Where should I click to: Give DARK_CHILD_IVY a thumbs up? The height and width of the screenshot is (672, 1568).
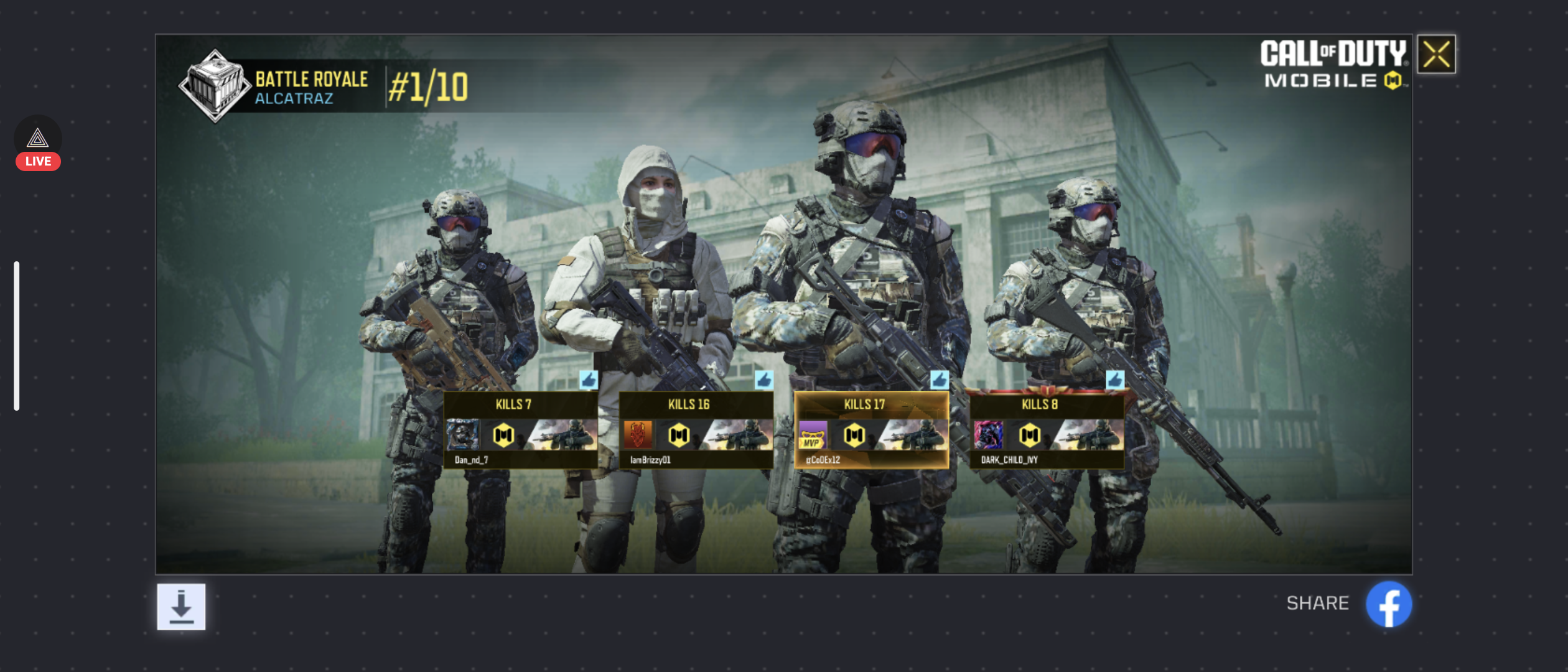pyautogui.click(x=1114, y=380)
